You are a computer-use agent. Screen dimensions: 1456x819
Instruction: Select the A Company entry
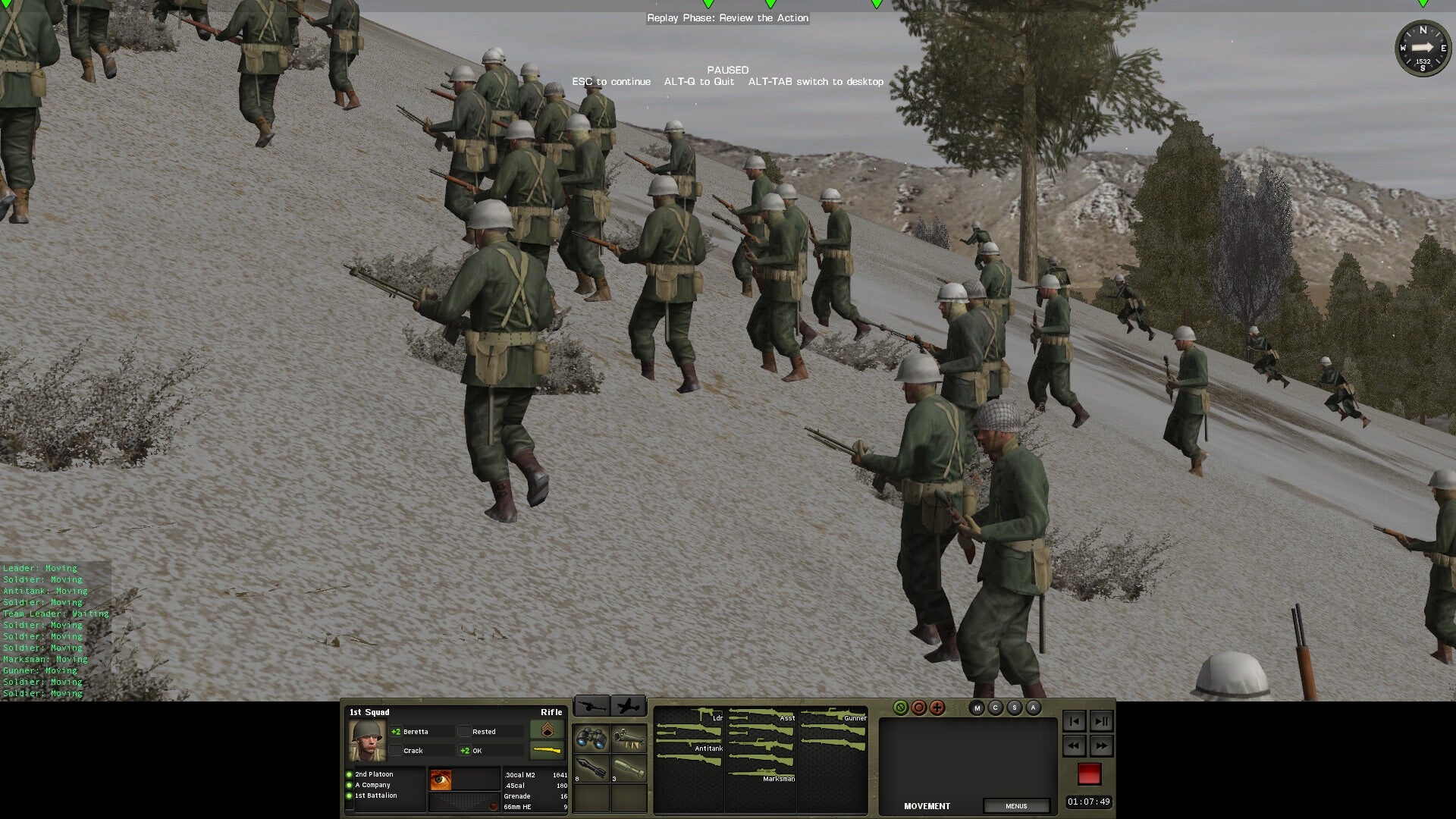(373, 784)
